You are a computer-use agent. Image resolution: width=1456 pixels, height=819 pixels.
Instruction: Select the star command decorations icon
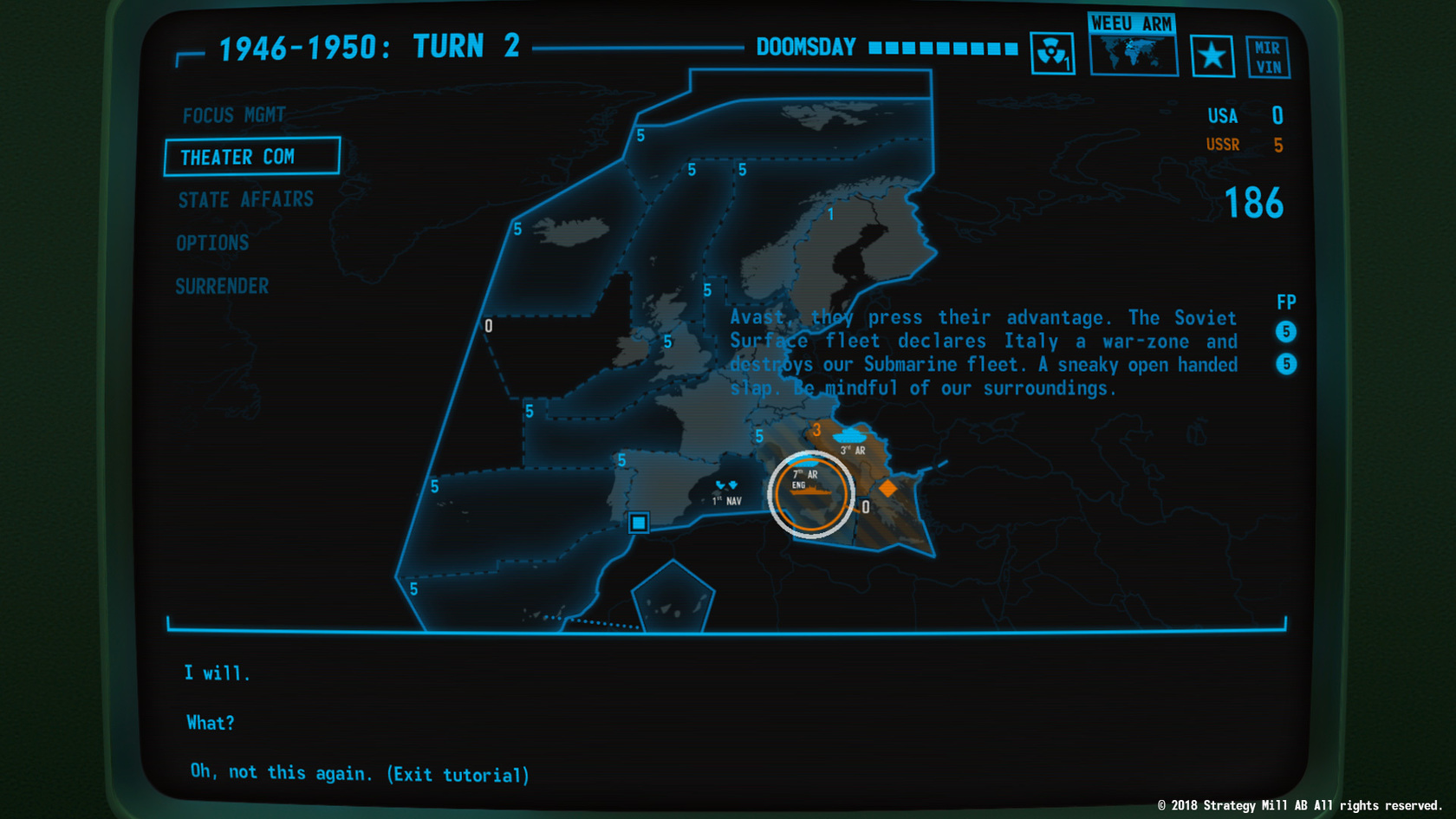[1212, 55]
